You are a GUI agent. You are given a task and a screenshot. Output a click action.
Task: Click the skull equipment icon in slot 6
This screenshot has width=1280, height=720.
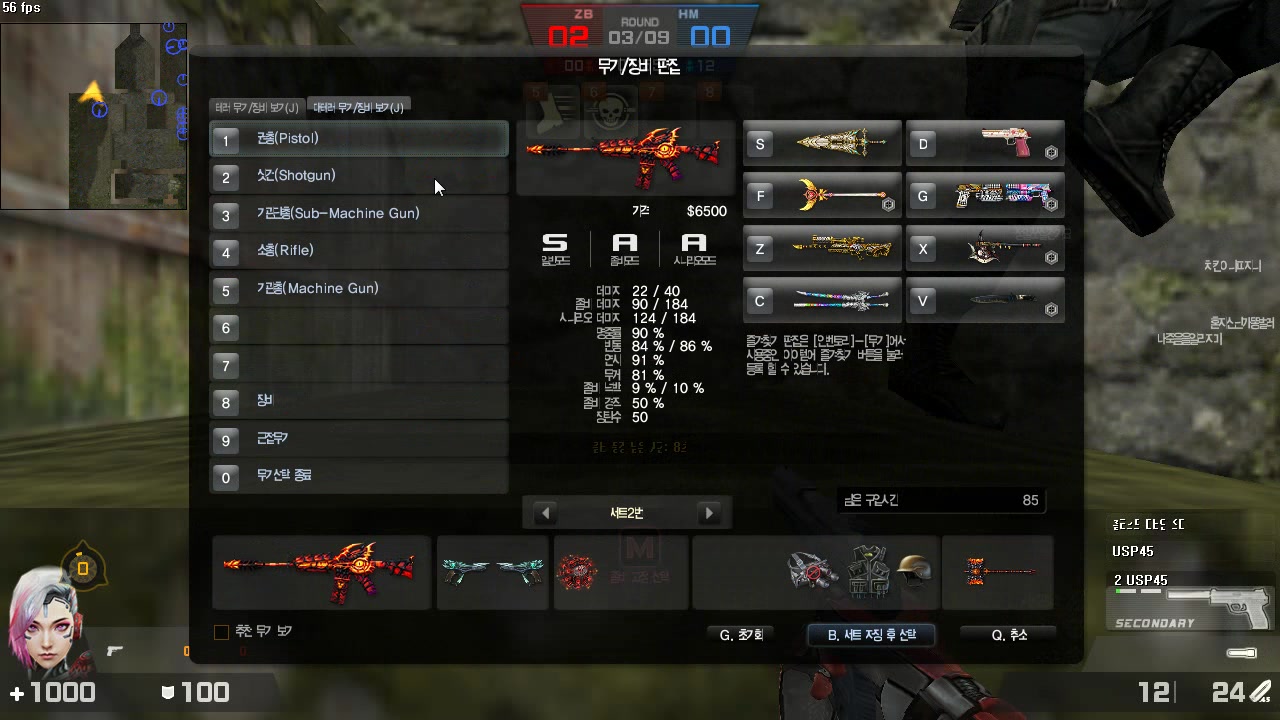click(608, 111)
